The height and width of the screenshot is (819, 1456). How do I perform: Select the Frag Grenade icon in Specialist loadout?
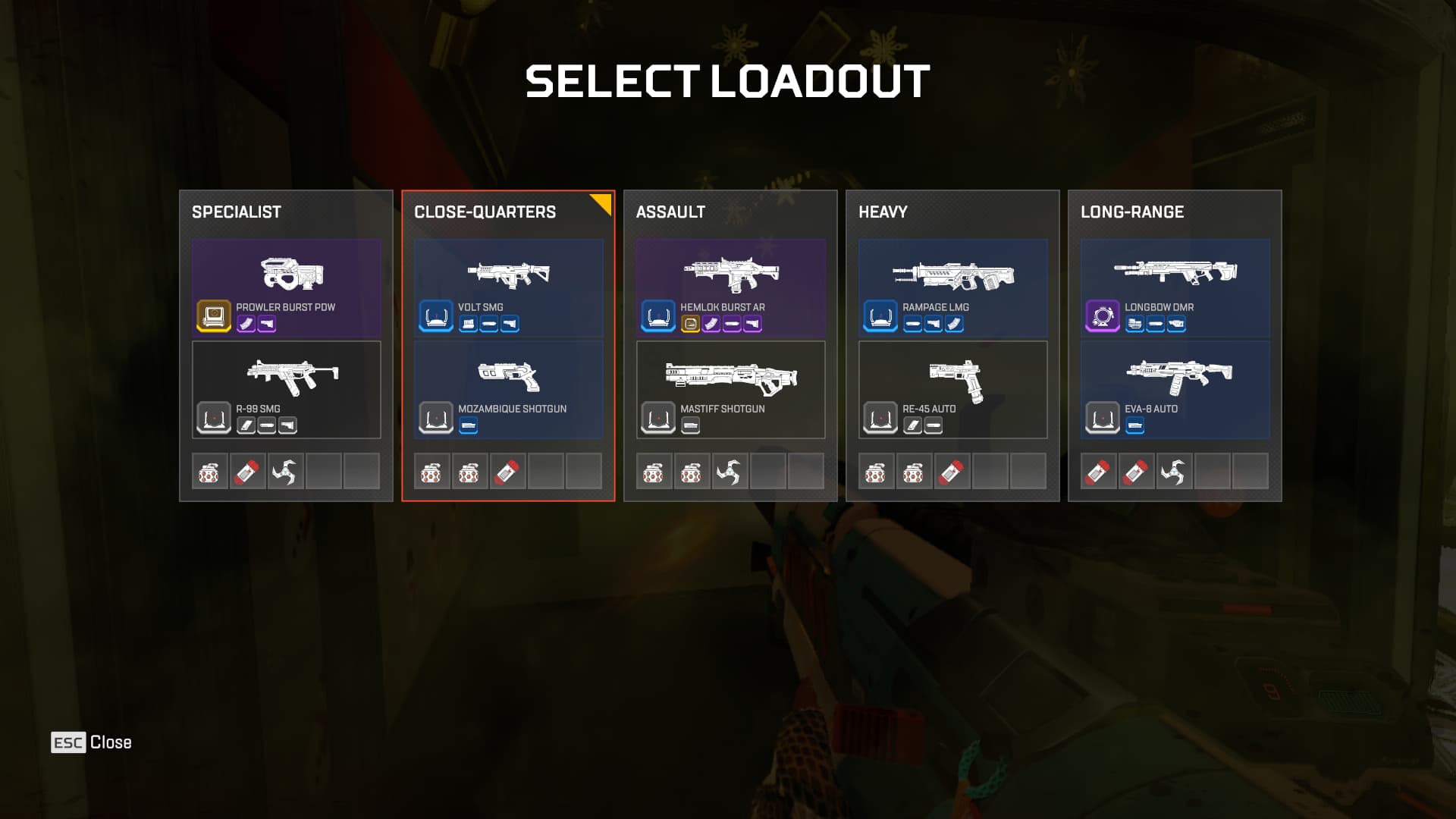210,472
